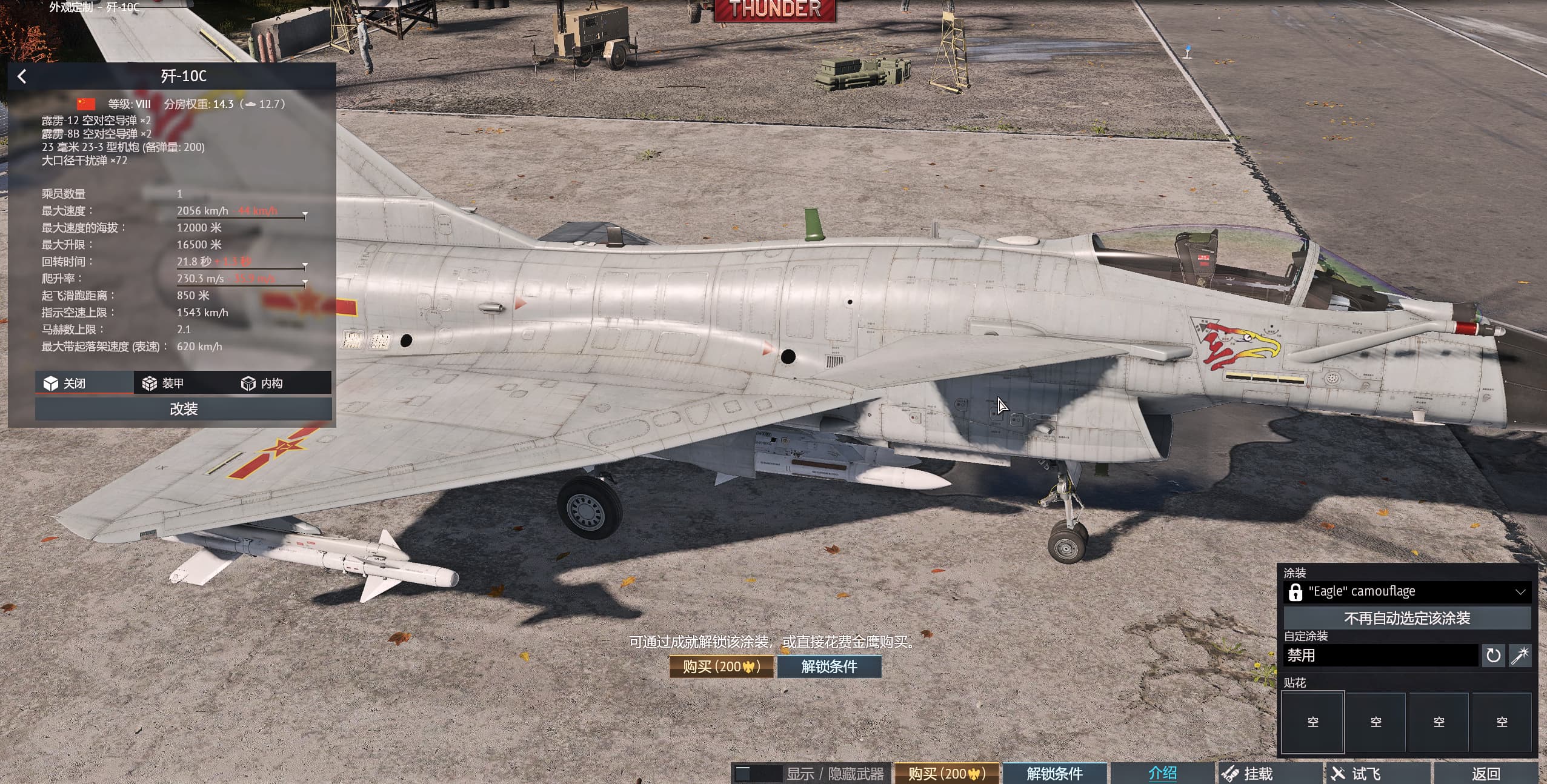Click 不再自动选定该涂装 button
The height and width of the screenshot is (784, 1547).
1407,618
